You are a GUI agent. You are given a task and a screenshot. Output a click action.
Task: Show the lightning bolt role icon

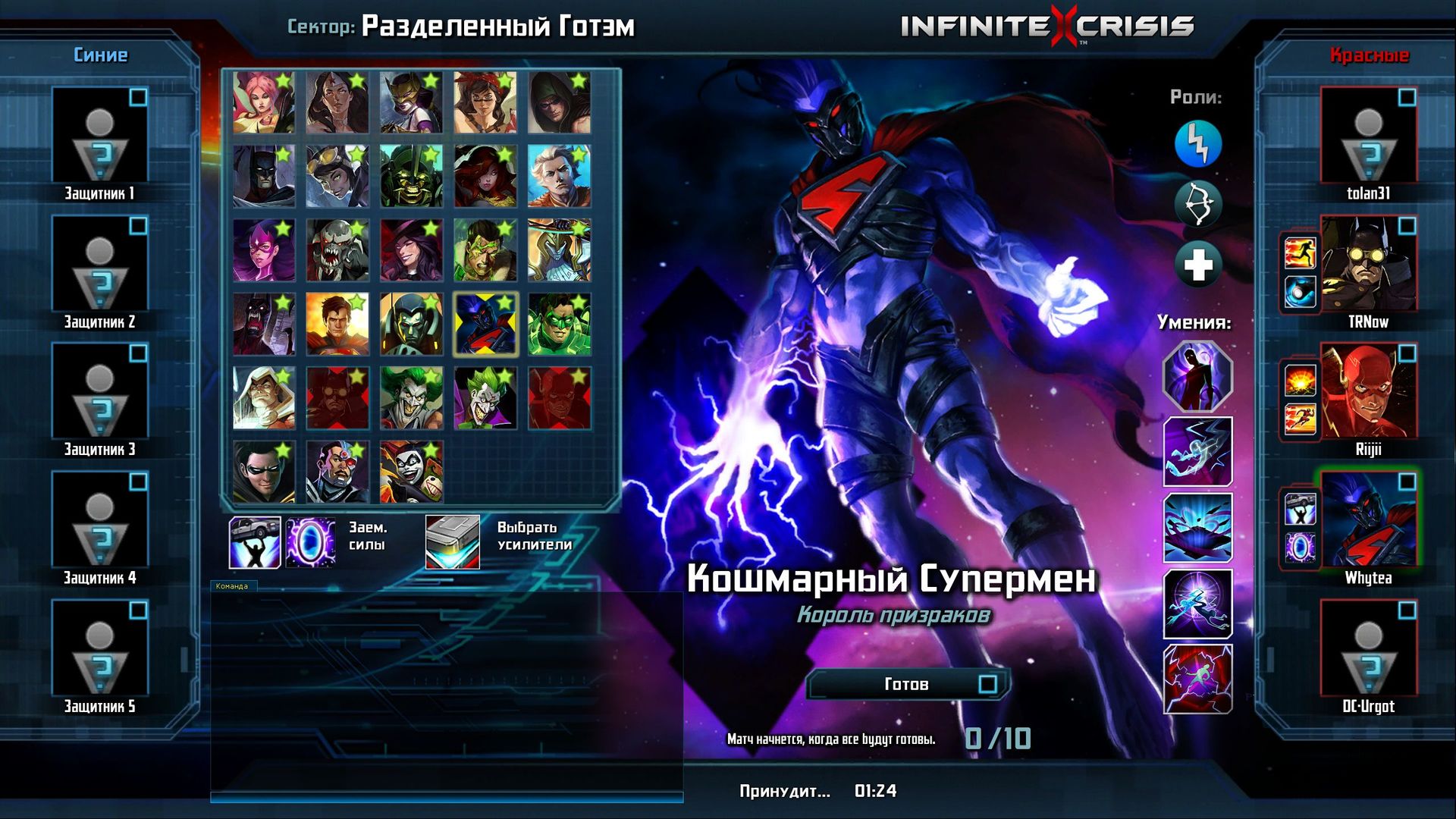point(1198,143)
